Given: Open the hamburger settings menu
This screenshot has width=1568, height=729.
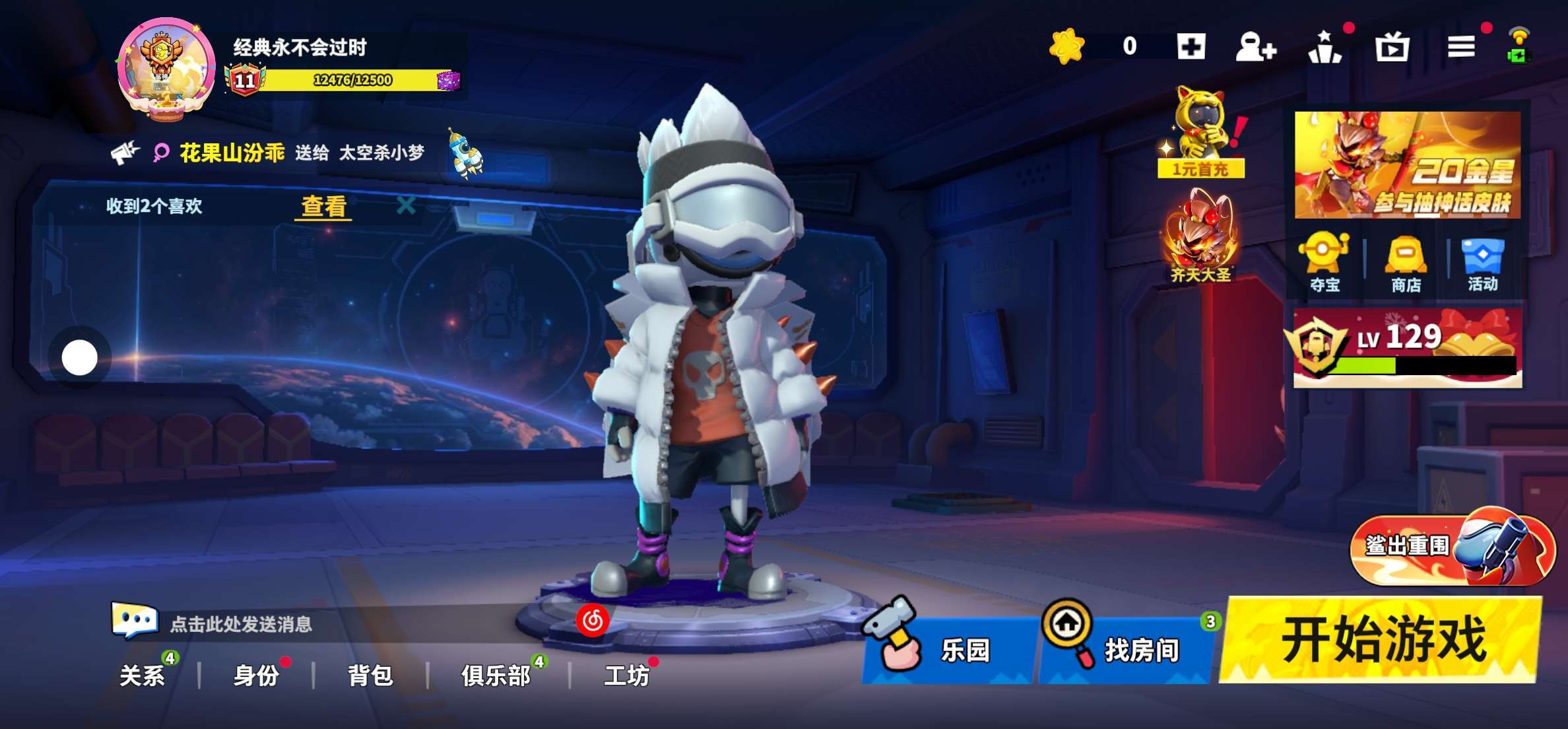Looking at the screenshot, I should 1461,46.
